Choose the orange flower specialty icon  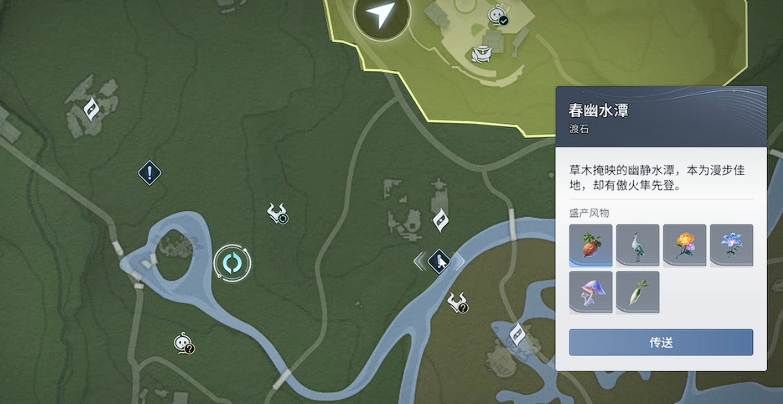coord(684,244)
